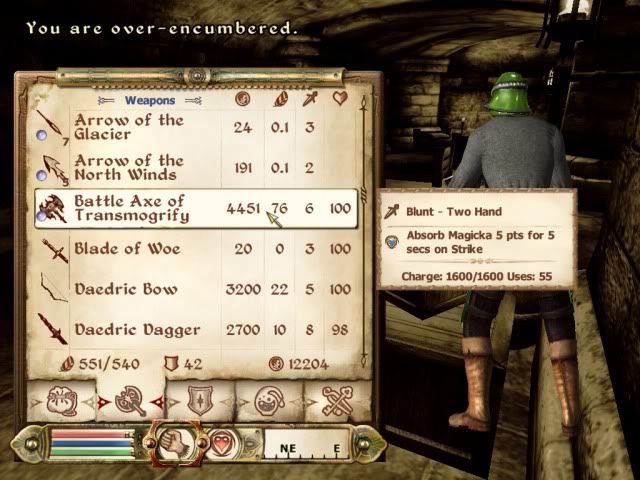Open the inventory section with fist icon
Viewport: 640px width, 480px height.
tap(173, 442)
